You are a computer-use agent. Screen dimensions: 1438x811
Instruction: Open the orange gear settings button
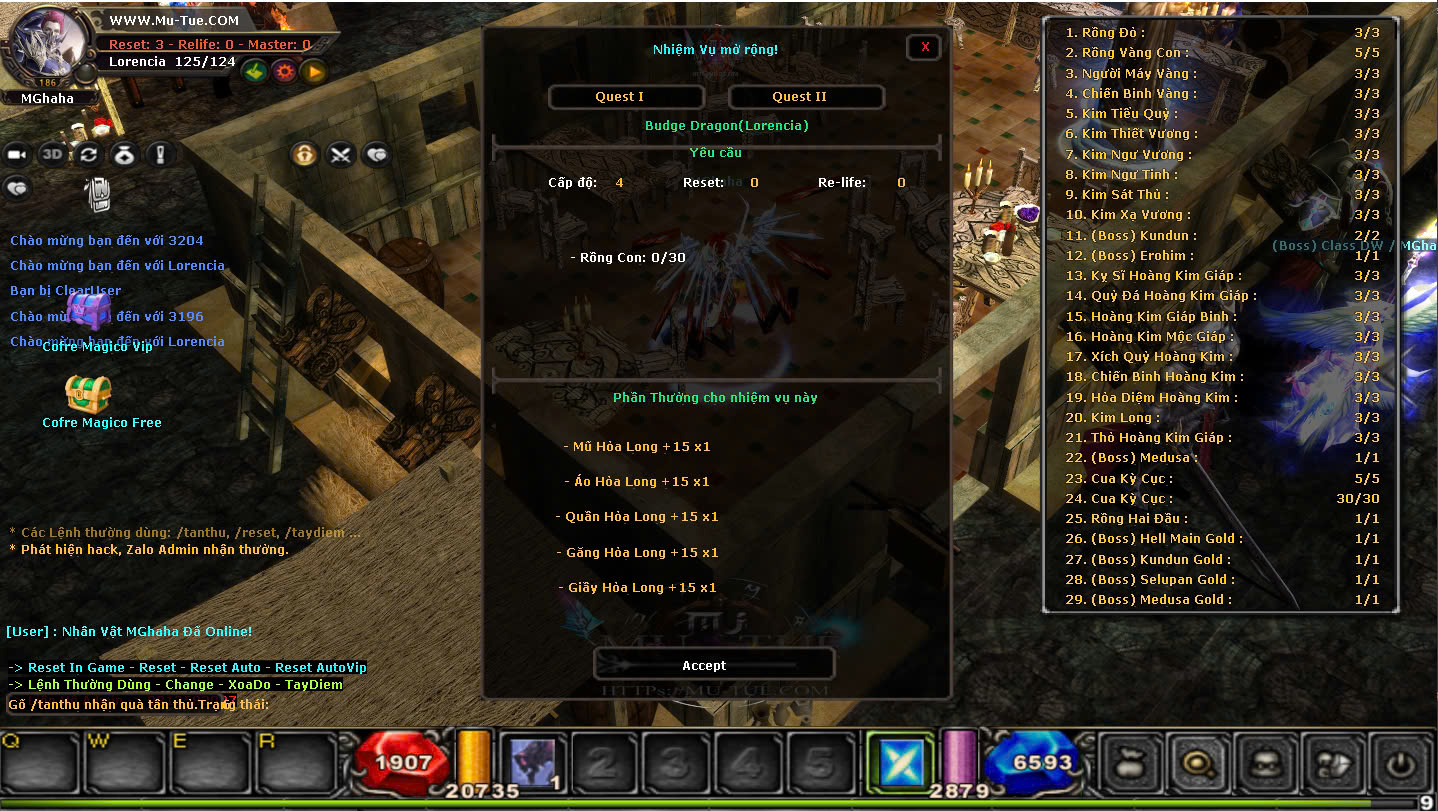[285, 71]
